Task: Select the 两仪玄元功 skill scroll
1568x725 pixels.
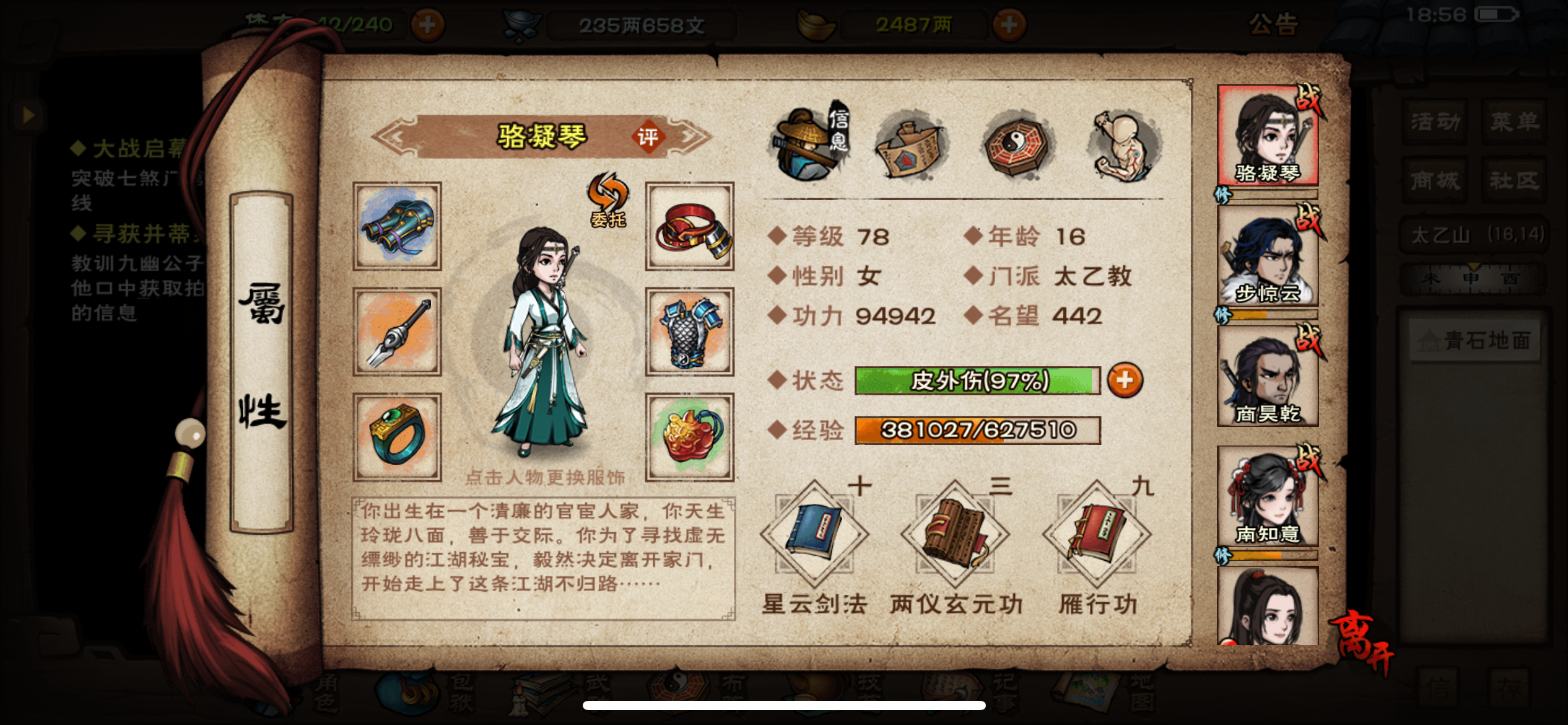Action: click(954, 540)
